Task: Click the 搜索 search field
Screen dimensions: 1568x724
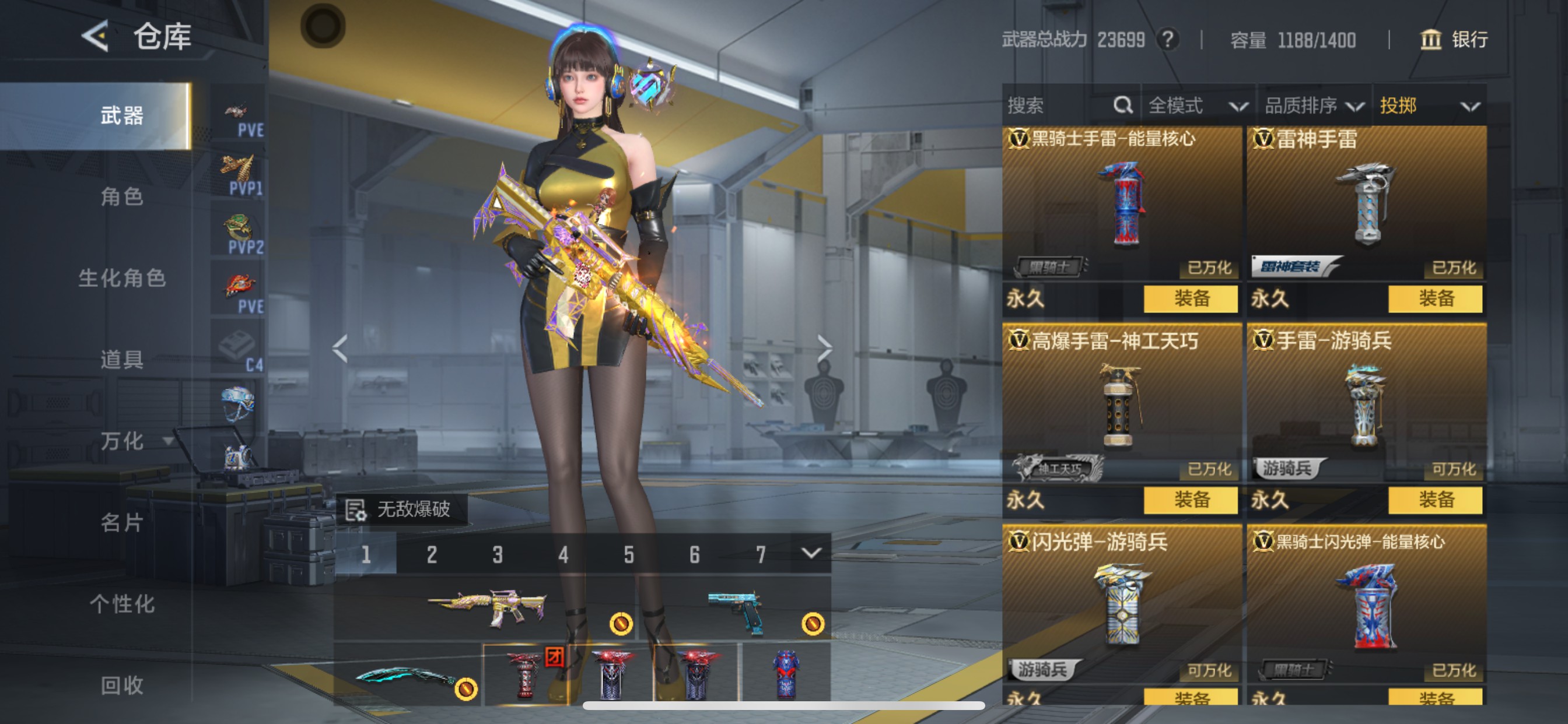Action: (x=1059, y=106)
